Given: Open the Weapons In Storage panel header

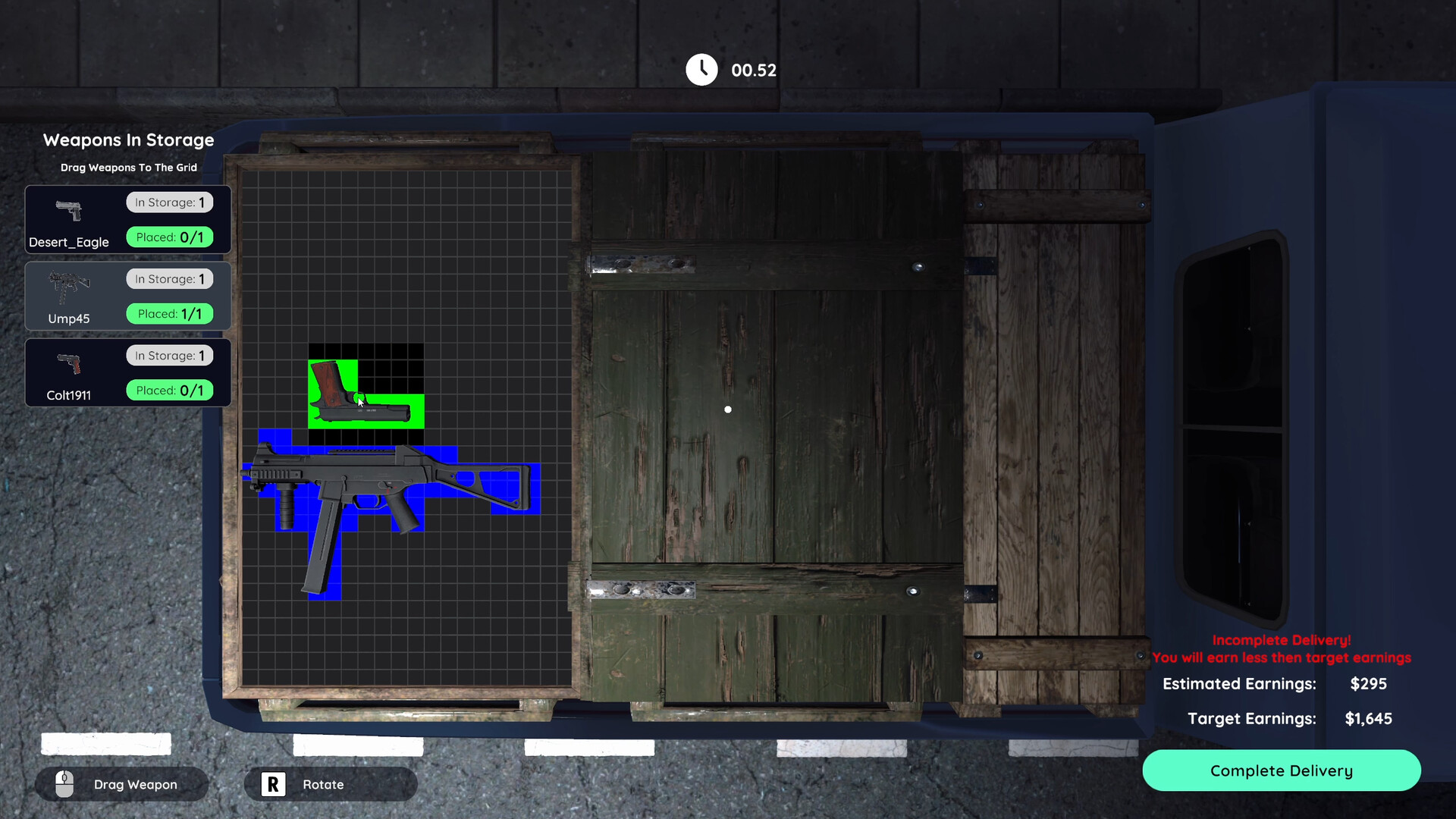Looking at the screenshot, I should pos(128,140).
